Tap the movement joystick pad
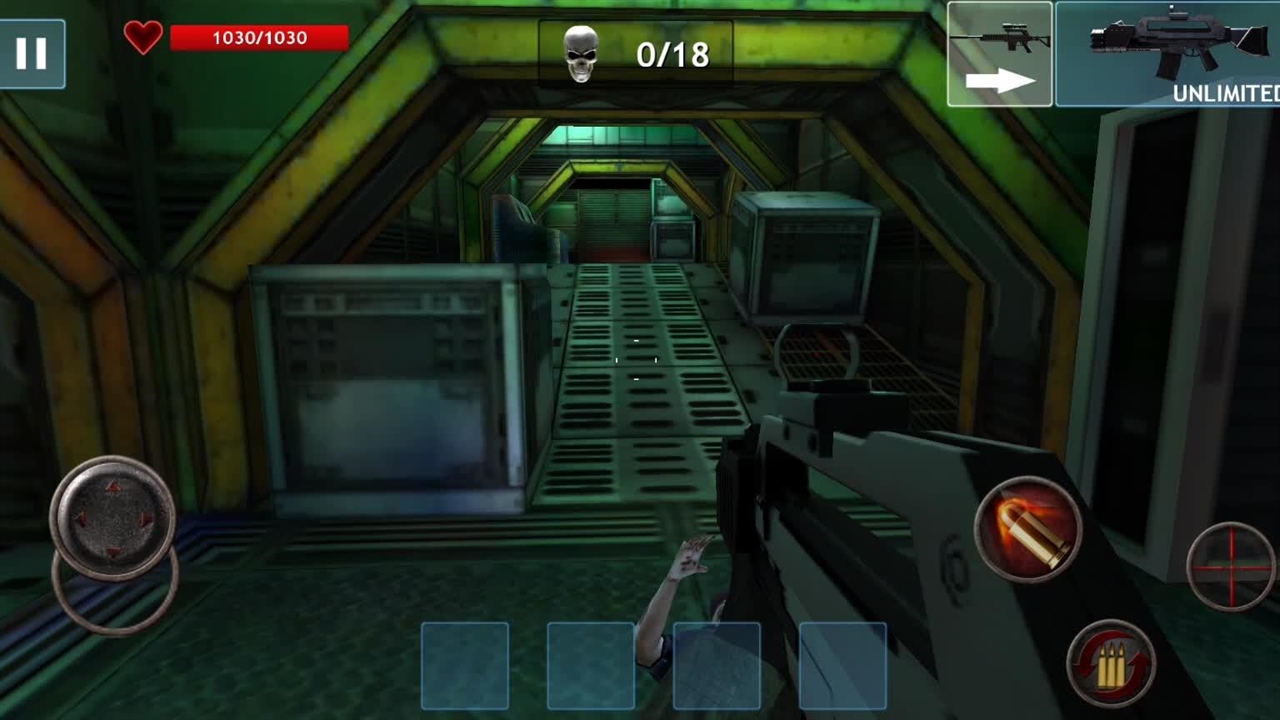 click(x=113, y=520)
